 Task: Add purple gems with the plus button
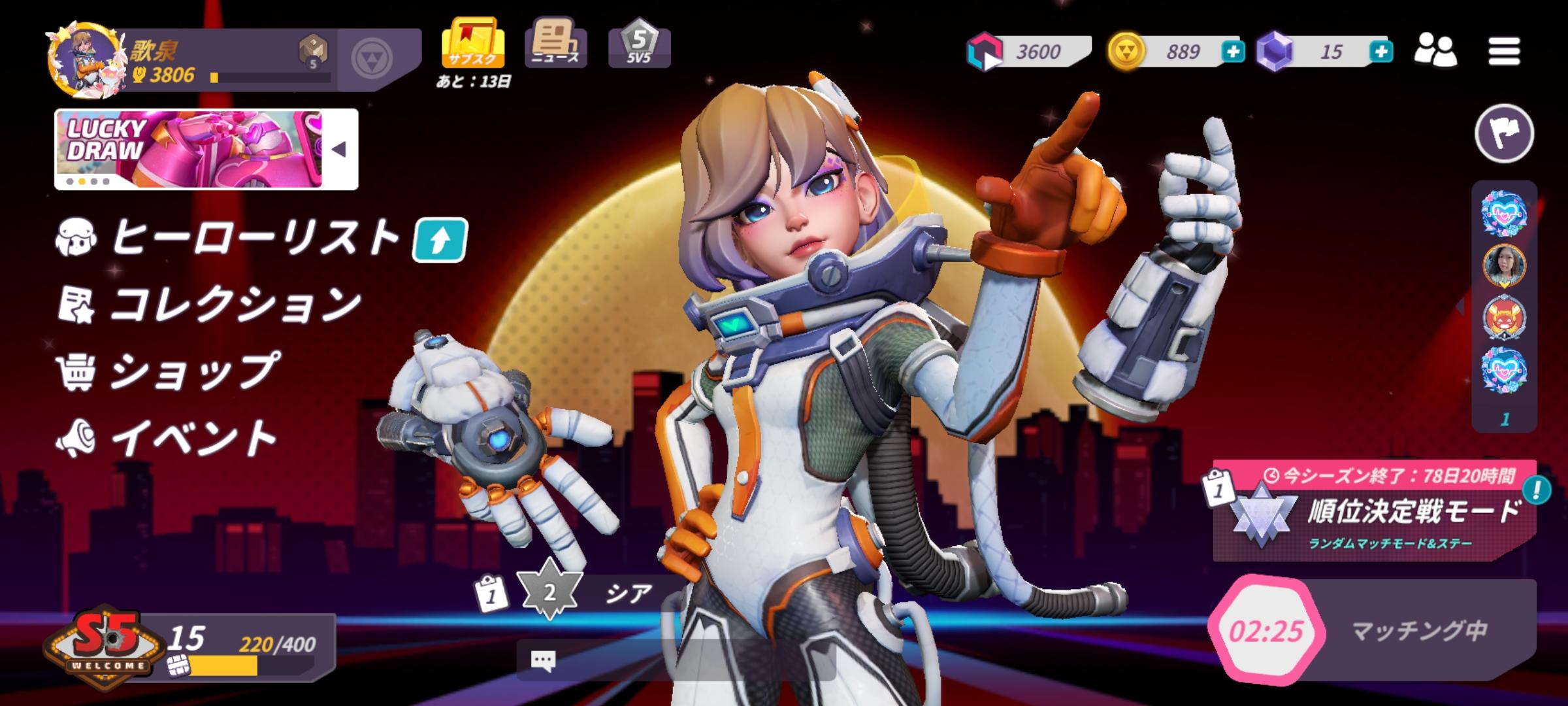point(1380,52)
